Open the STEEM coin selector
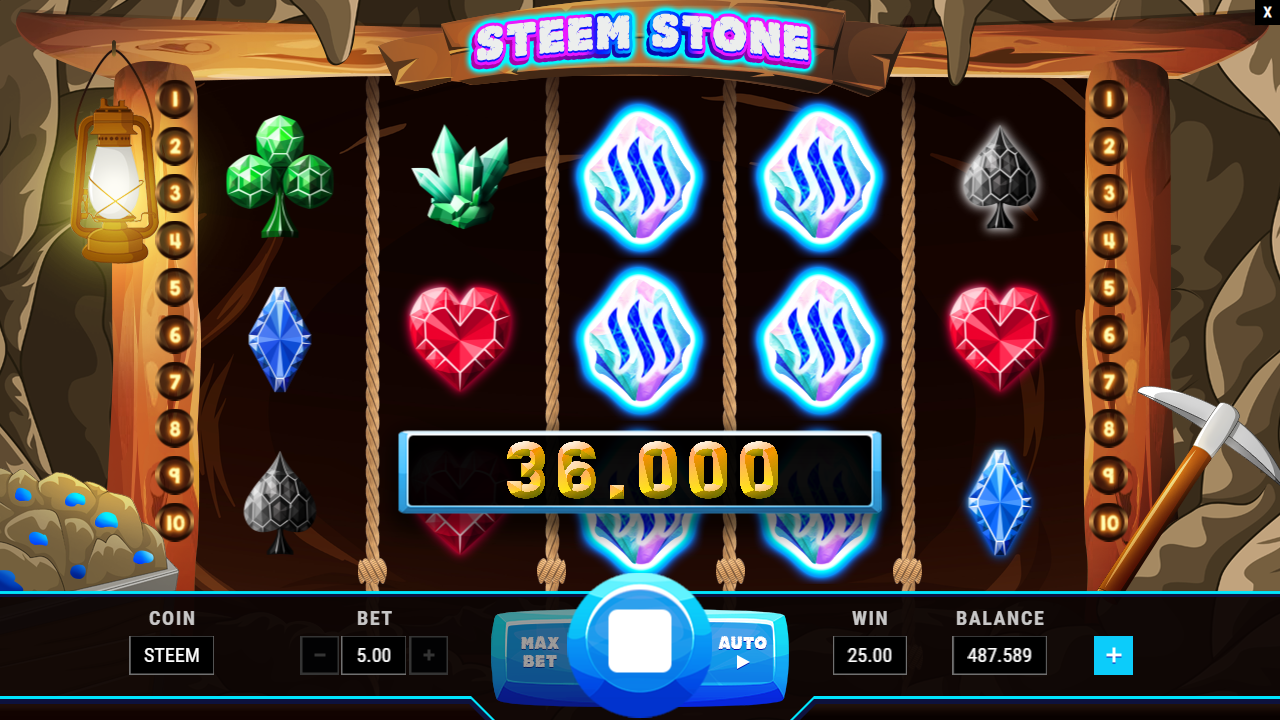 point(171,656)
